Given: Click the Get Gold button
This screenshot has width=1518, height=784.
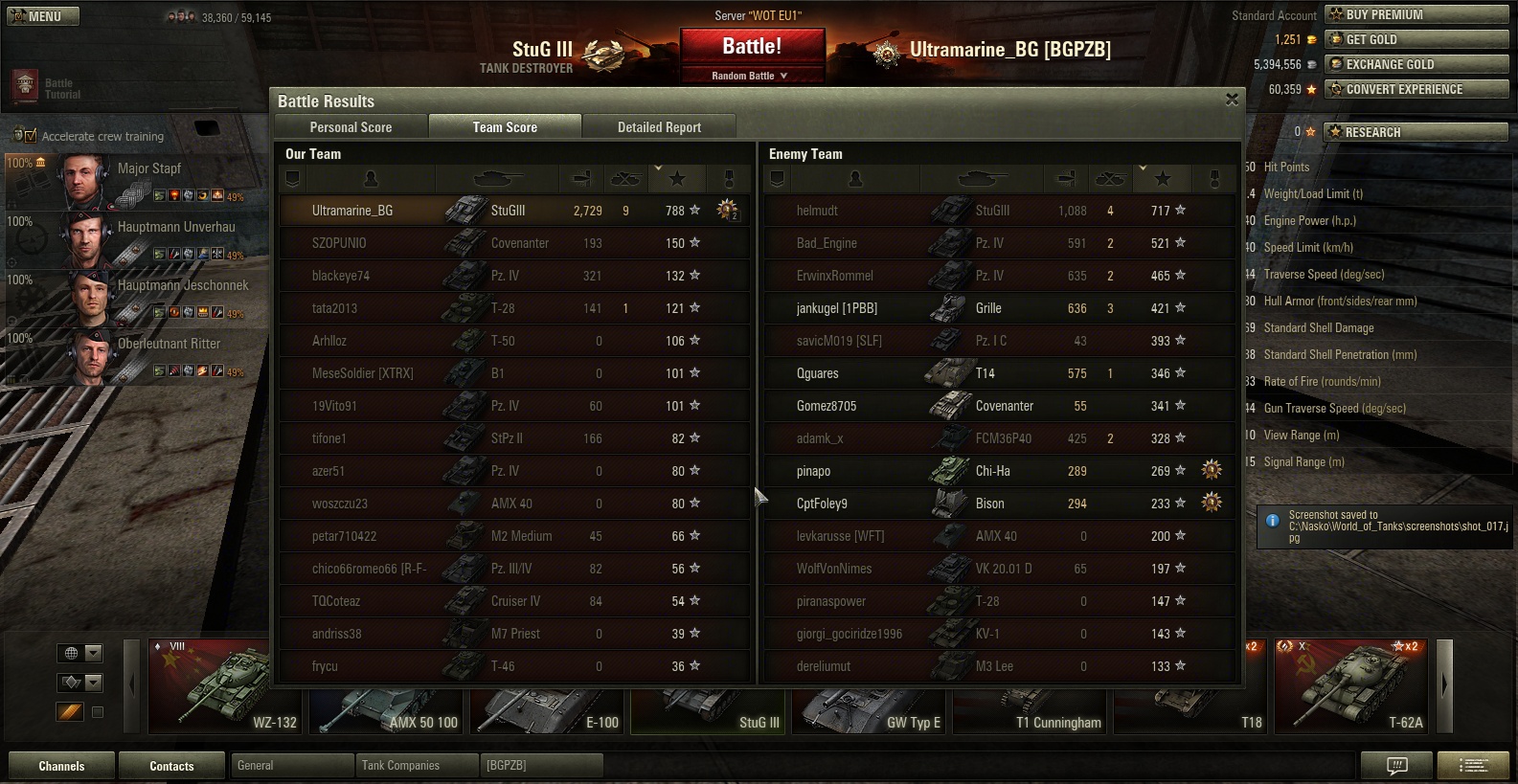Looking at the screenshot, I should [x=1416, y=39].
